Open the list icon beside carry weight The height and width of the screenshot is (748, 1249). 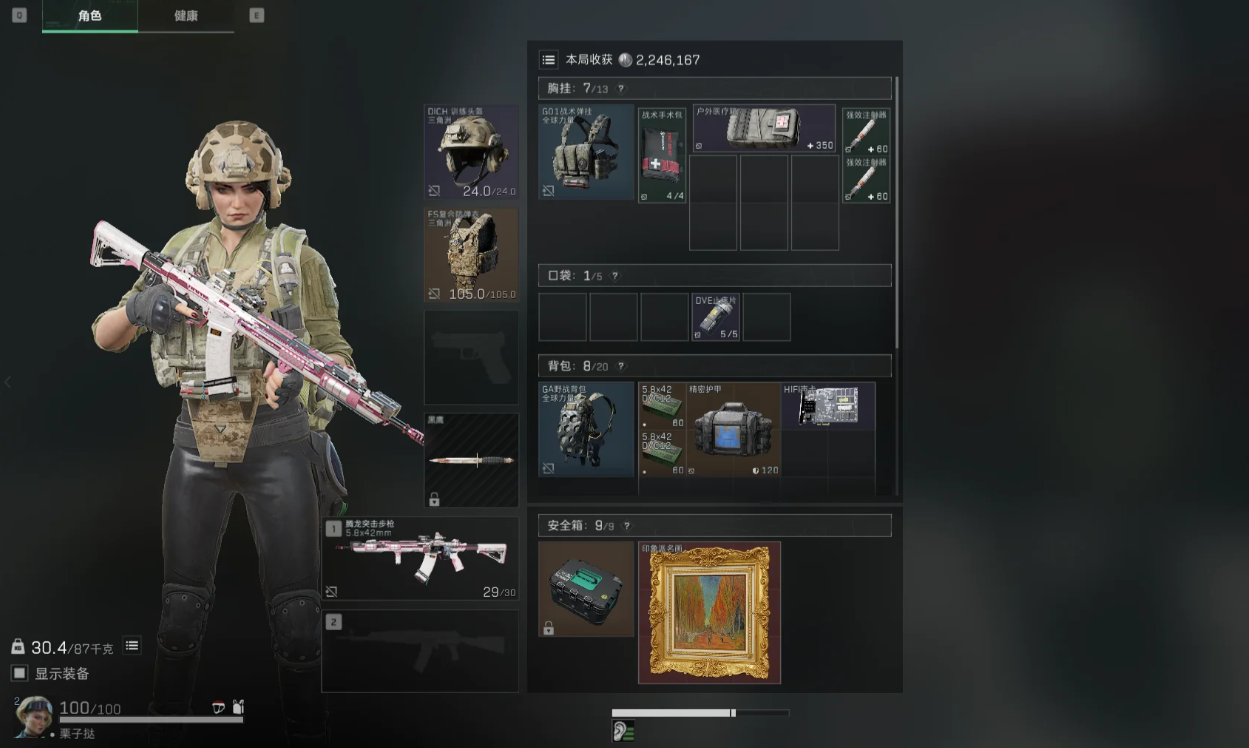(x=132, y=646)
